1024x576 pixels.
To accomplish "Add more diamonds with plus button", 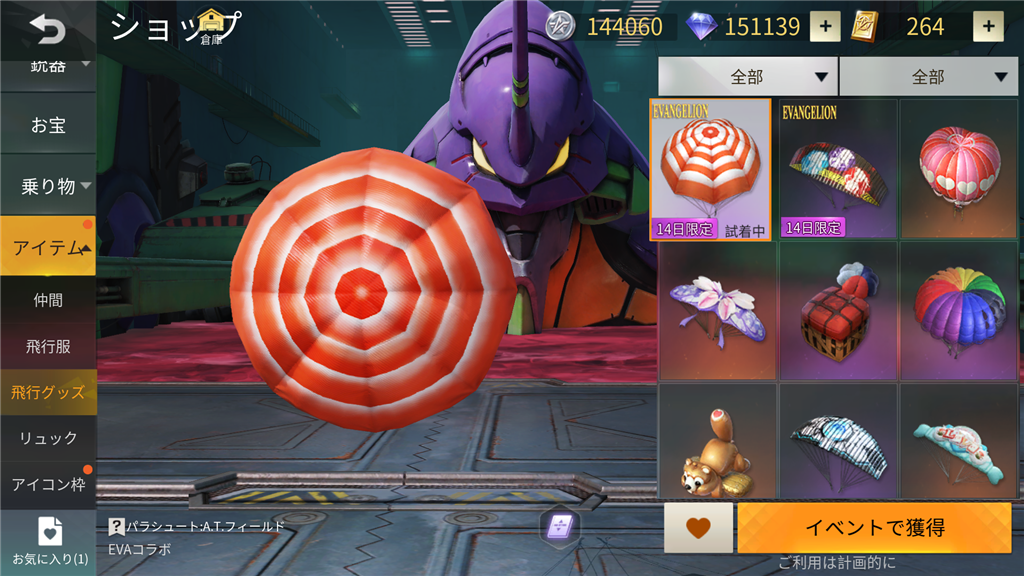I will click(824, 27).
